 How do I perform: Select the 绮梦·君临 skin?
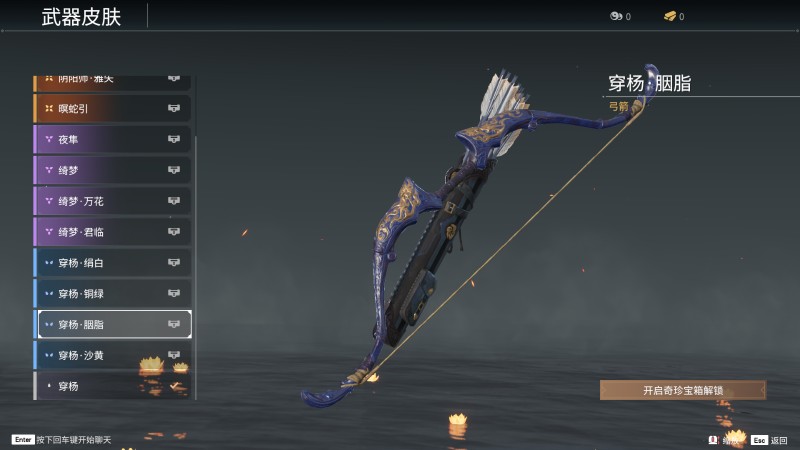(x=113, y=232)
